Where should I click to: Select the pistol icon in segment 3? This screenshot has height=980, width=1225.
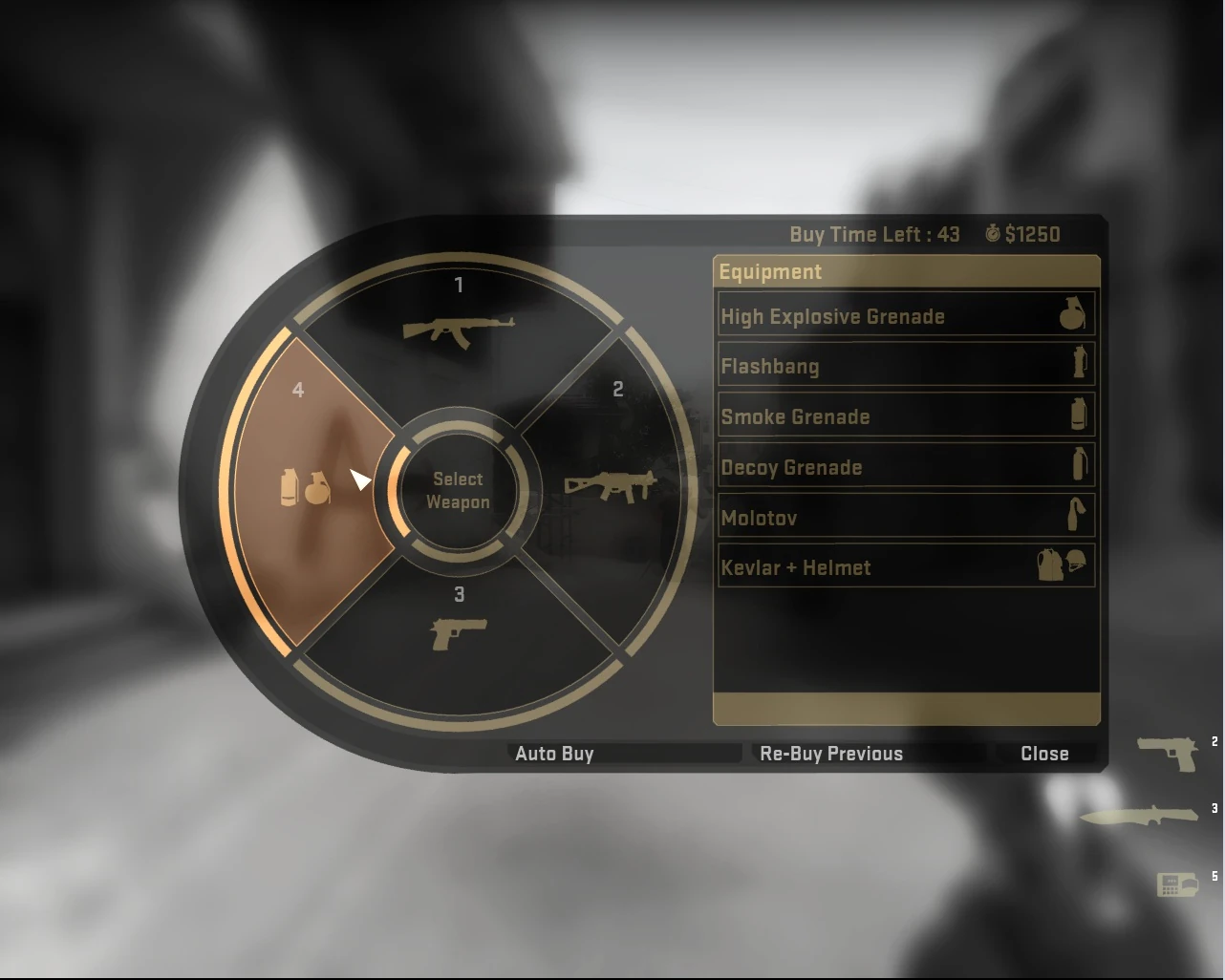(460, 632)
